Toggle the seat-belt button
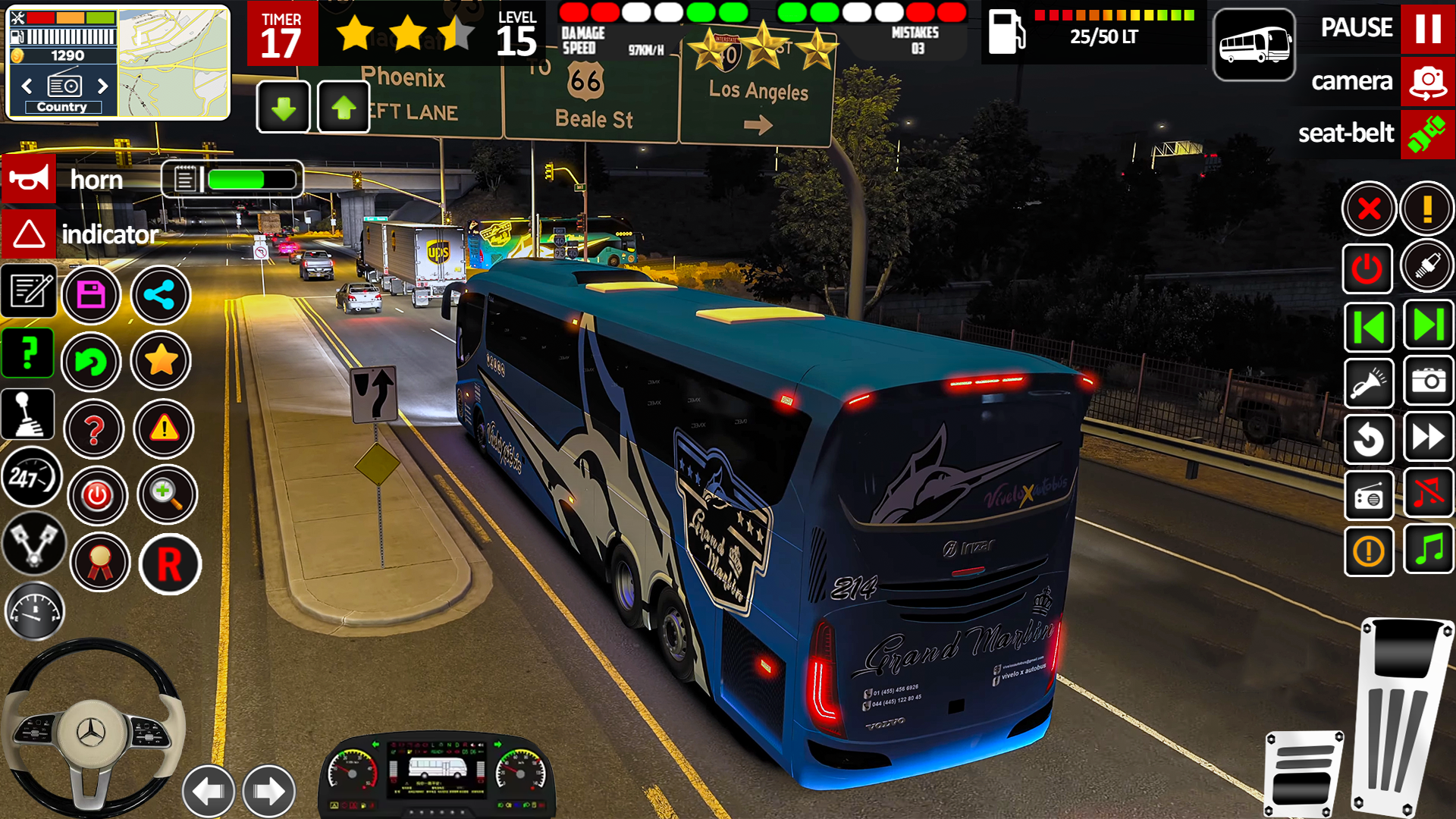The image size is (1456, 819). 1427,134
